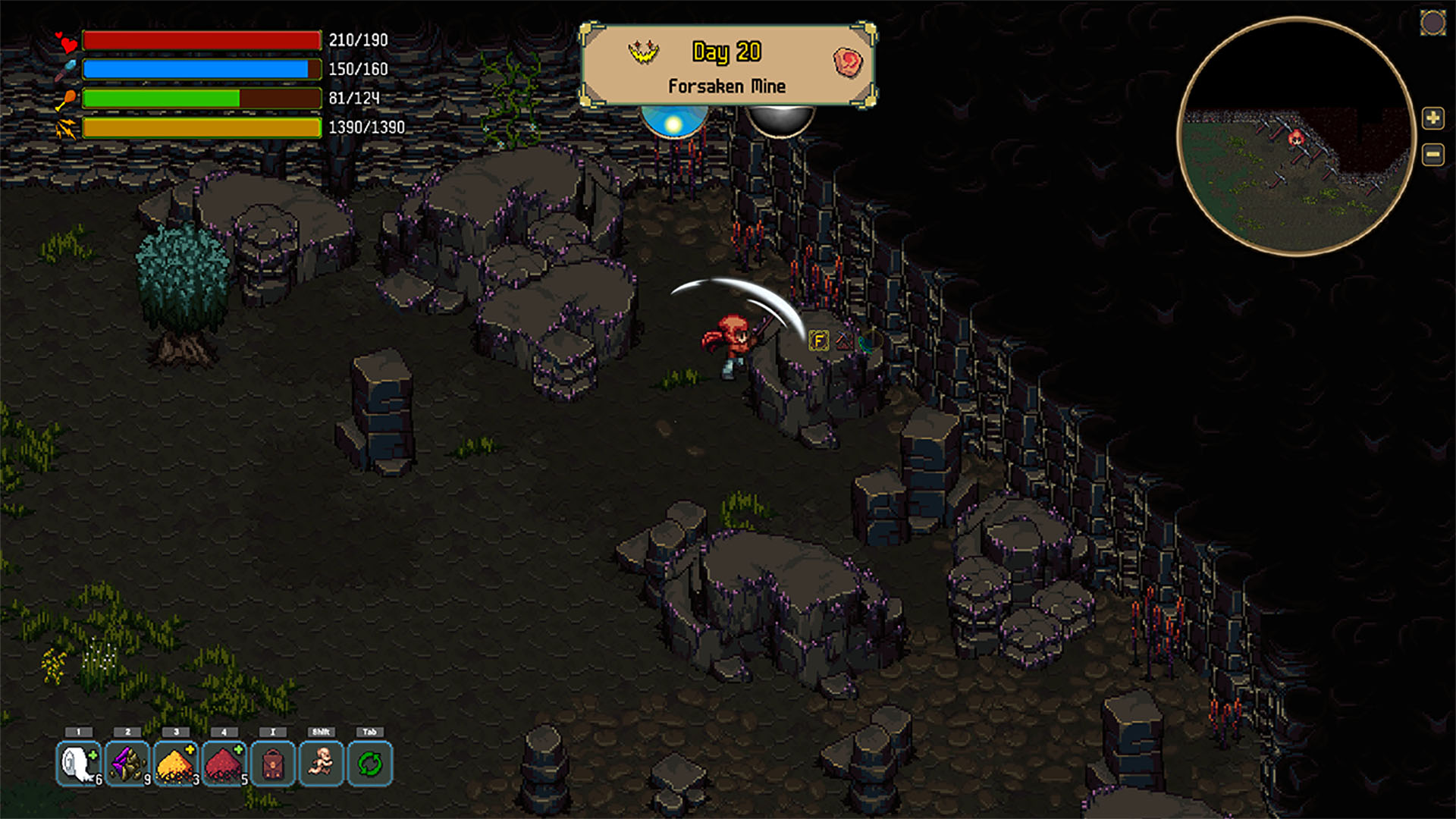Click the green cycle arrows swap button
Image resolution: width=1456 pixels, height=819 pixels.
click(x=370, y=764)
